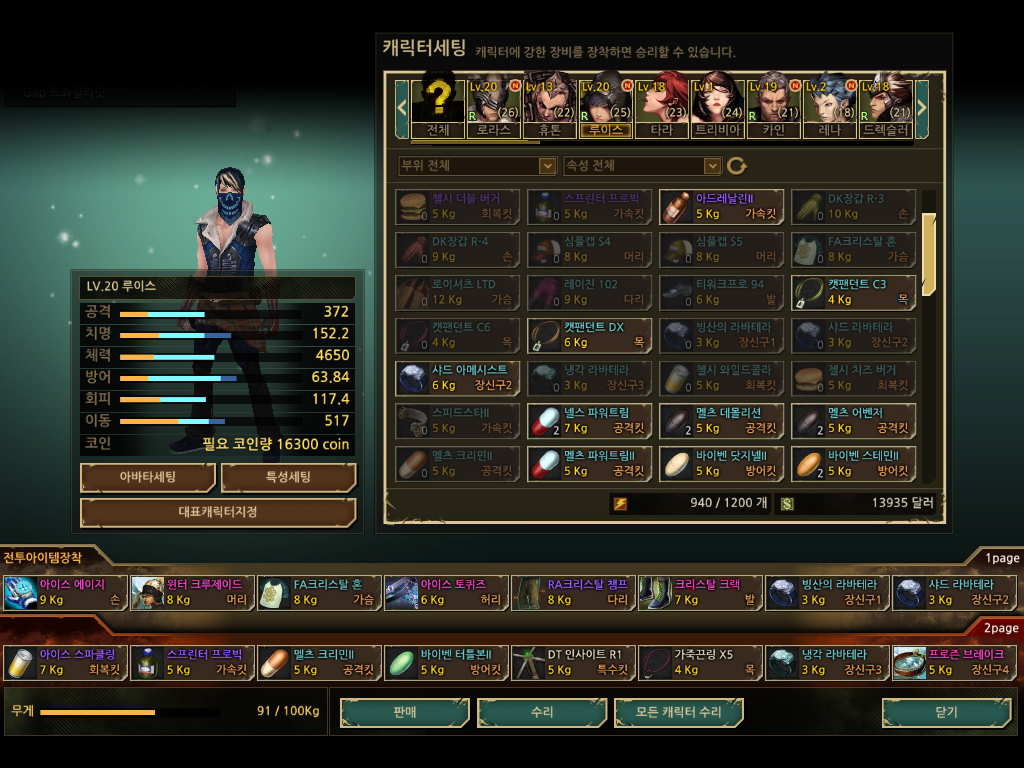Select the 샤드 아메시스트 accessory item
The width and height of the screenshot is (1024, 768).
click(x=457, y=378)
